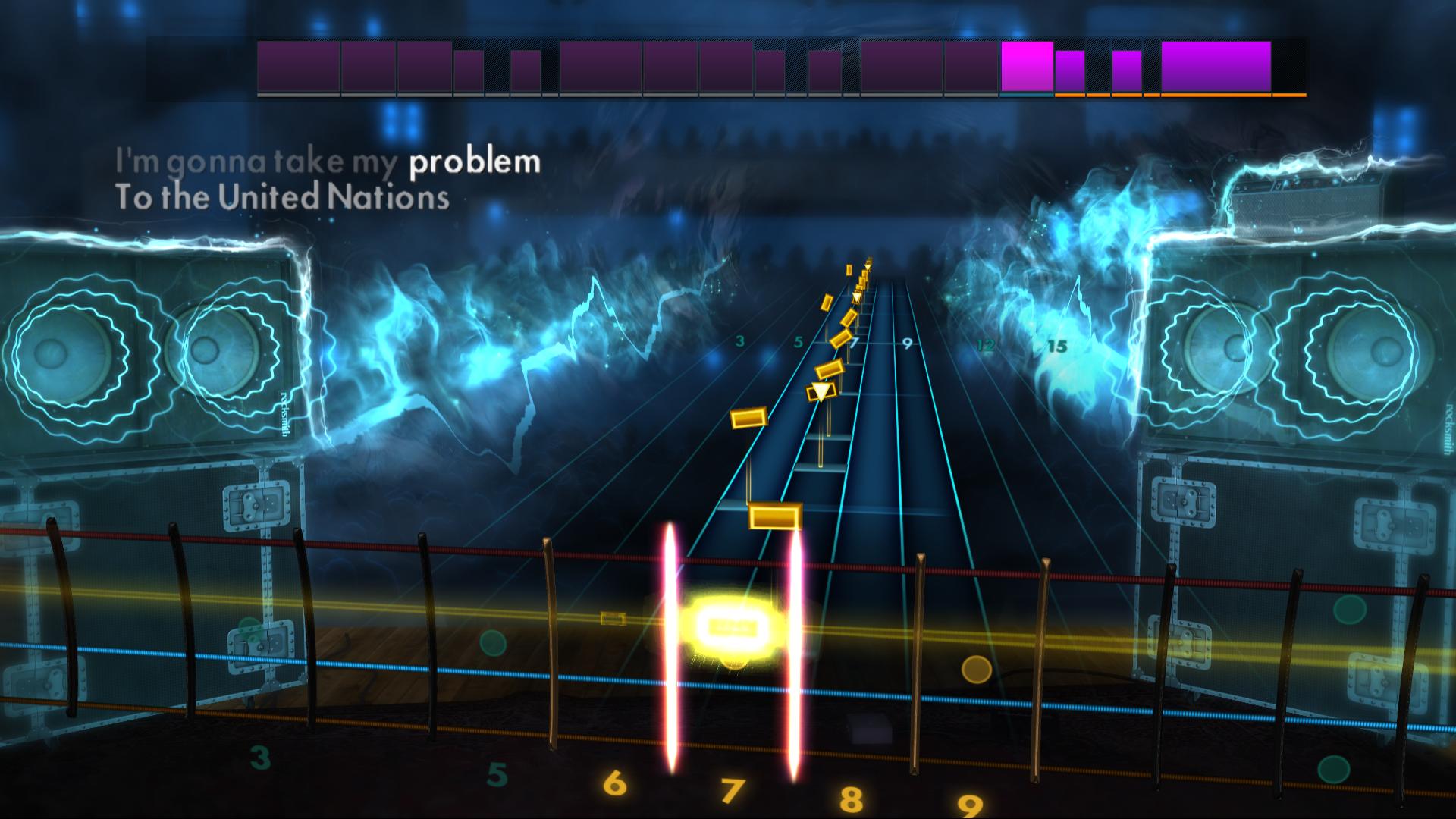1456x819 pixels.
Task: Click the fret number 12 marker on the highway
Action: click(986, 344)
